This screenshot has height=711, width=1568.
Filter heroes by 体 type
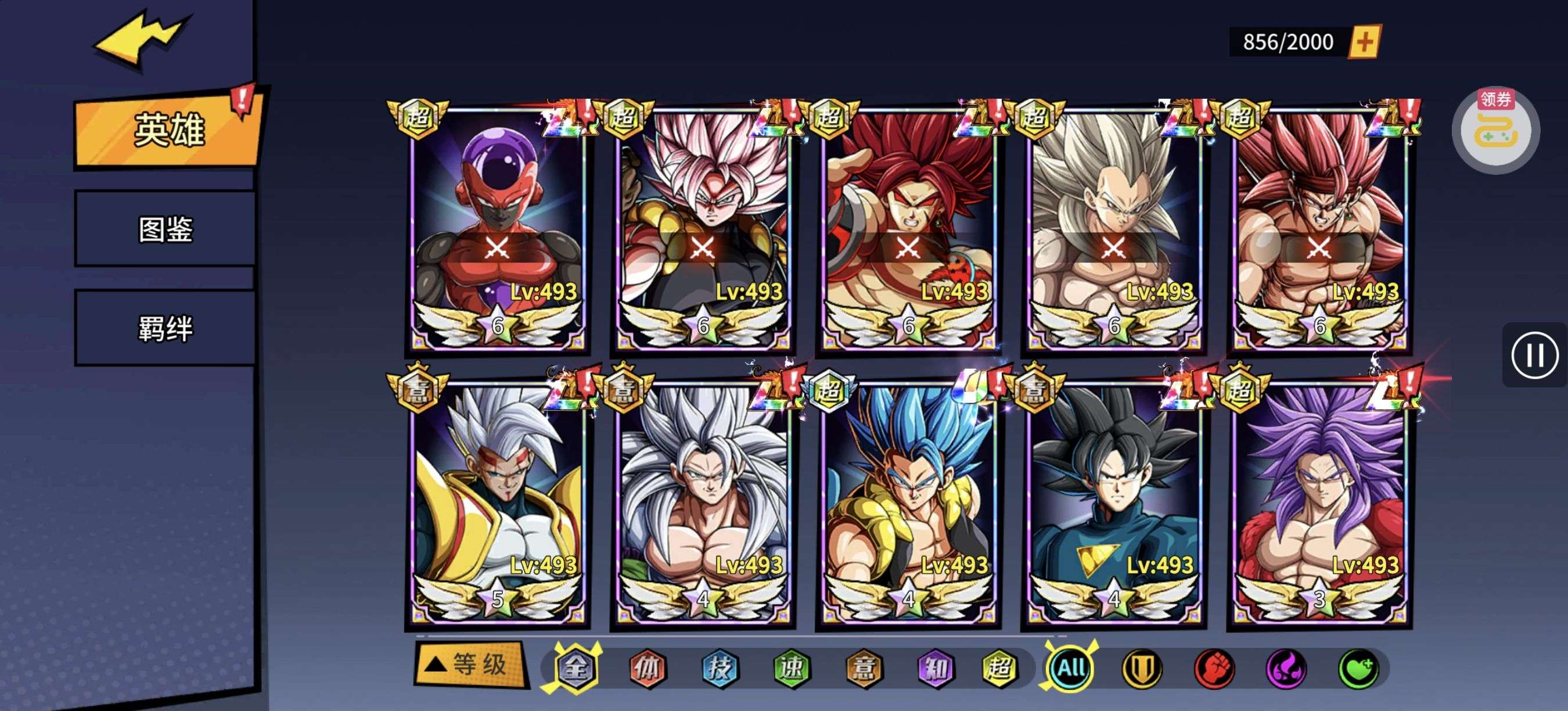point(647,669)
